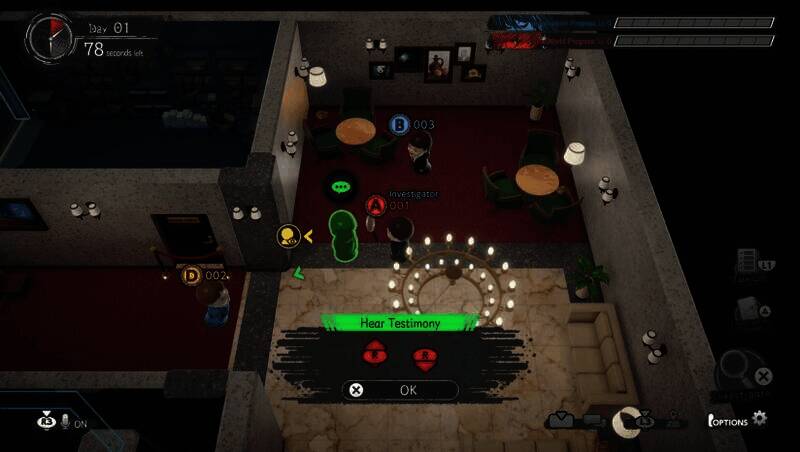800x452 pixels.
Task: Click the green speech bubble icon
Action: tap(342, 187)
